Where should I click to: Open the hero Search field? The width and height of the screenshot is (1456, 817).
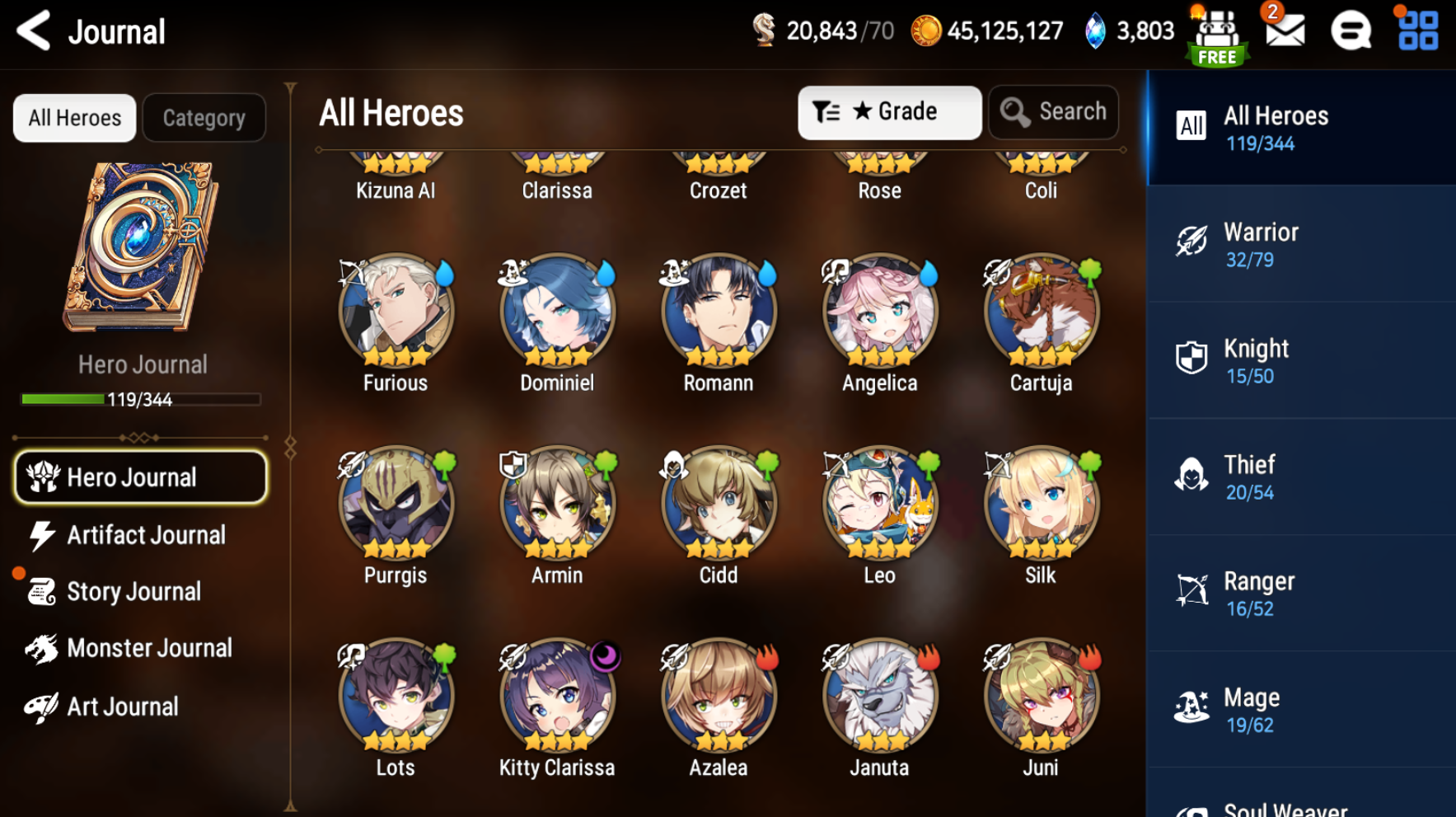(x=1054, y=112)
